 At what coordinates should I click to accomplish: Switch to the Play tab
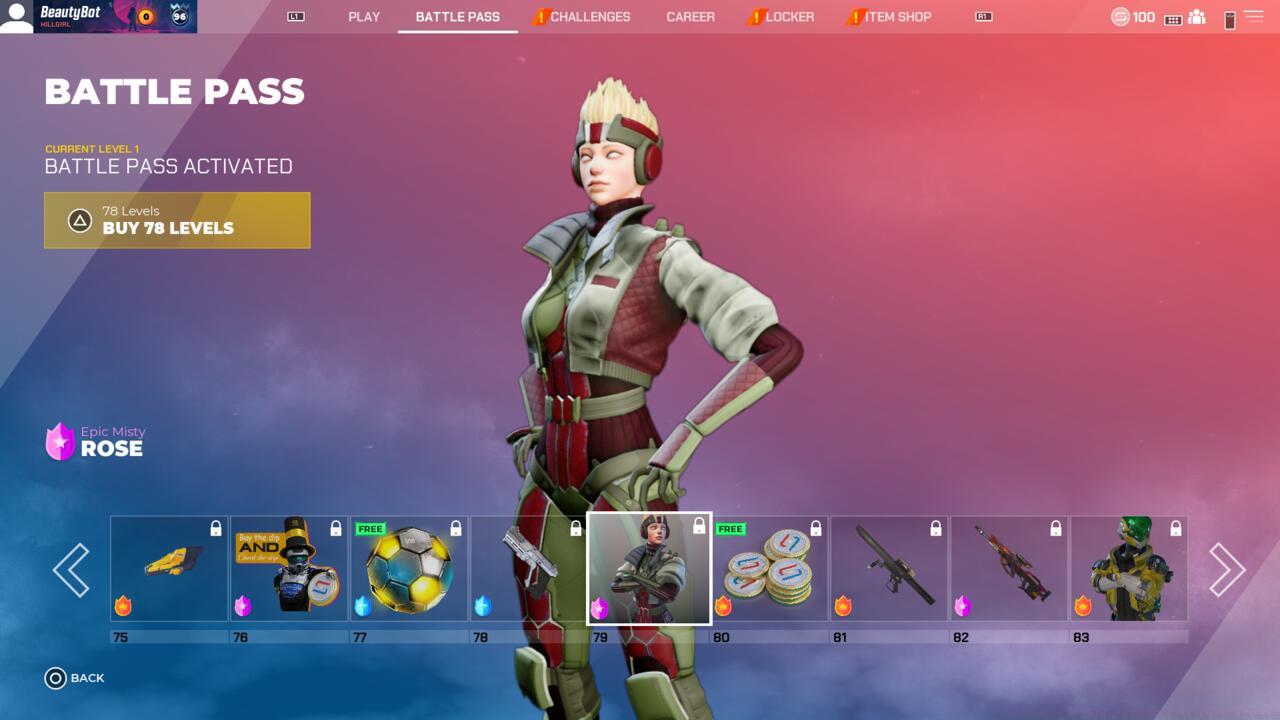click(364, 17)
